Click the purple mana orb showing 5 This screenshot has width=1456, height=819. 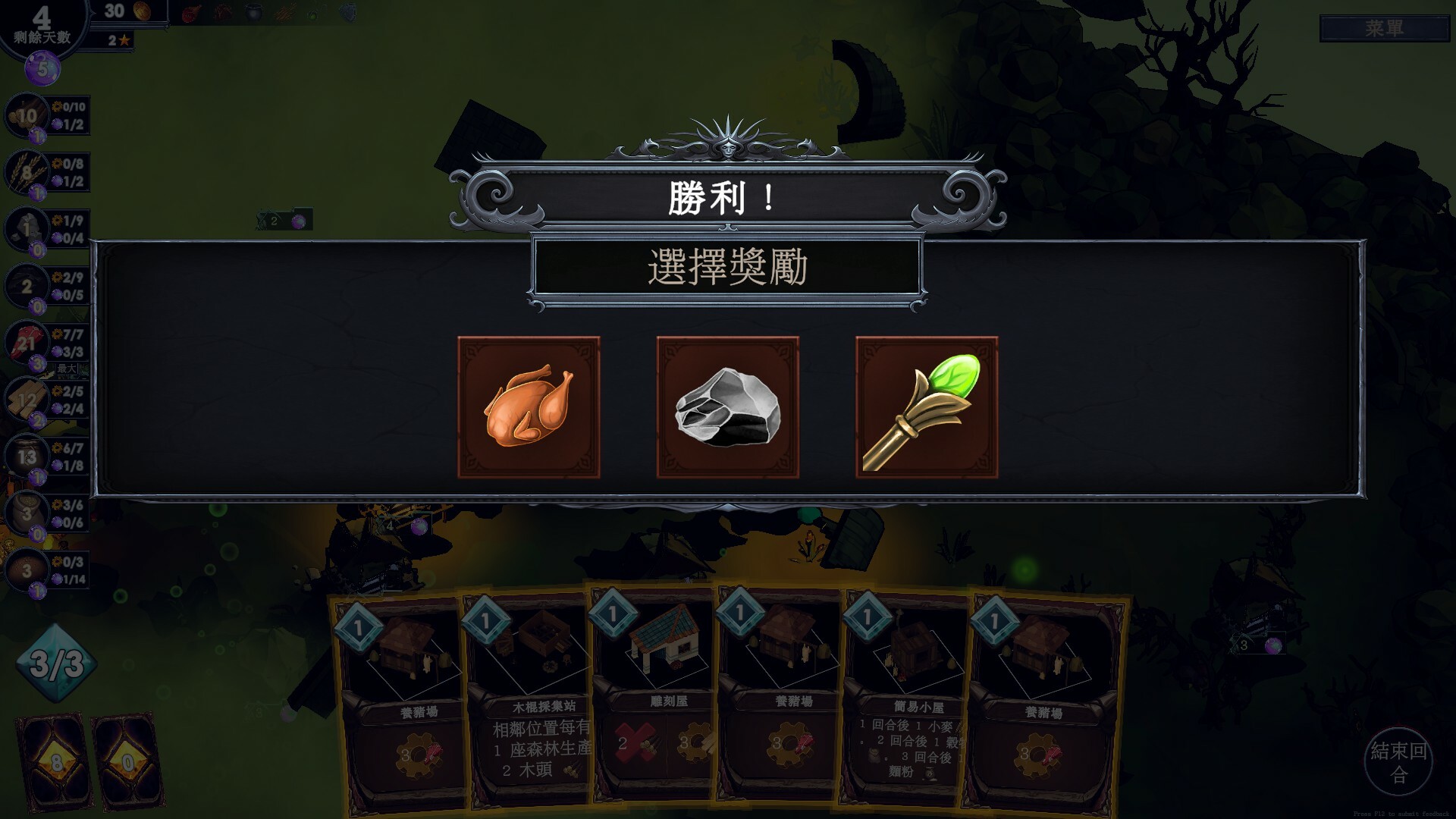point(43,70)
